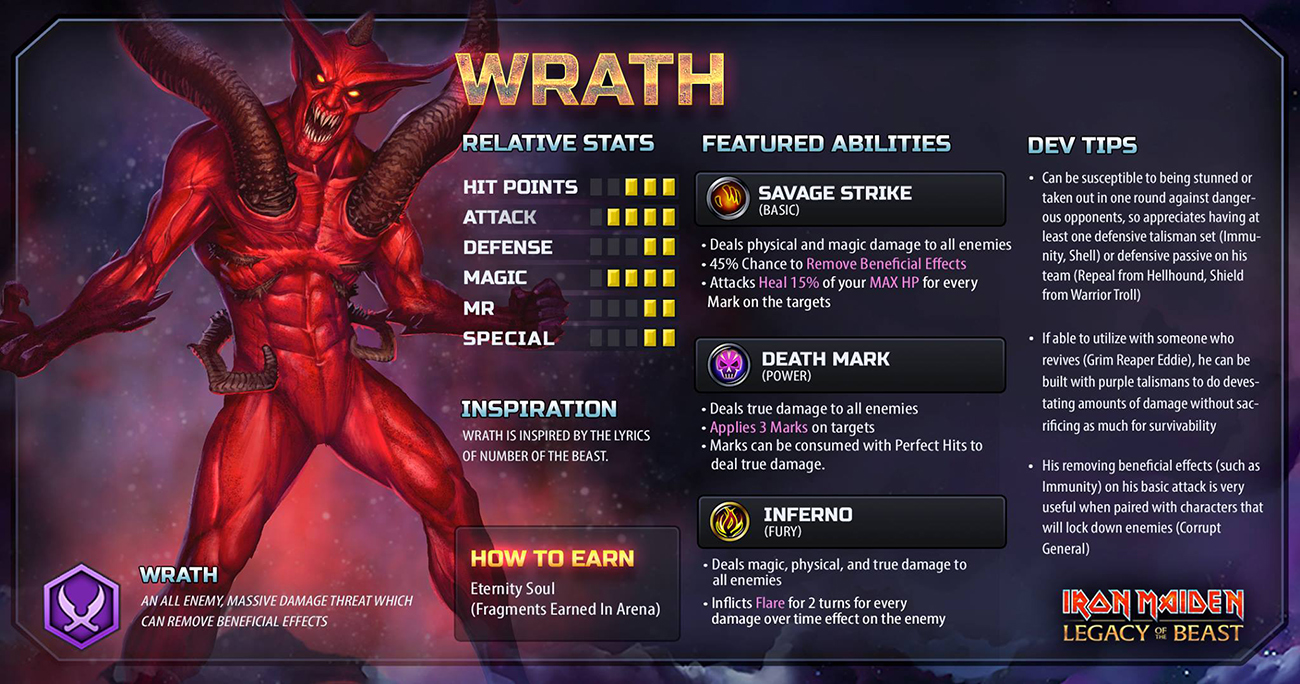Activate the Inferno fury flame icon
Viewport: 1300px width, 684px height.
point(729,521)
